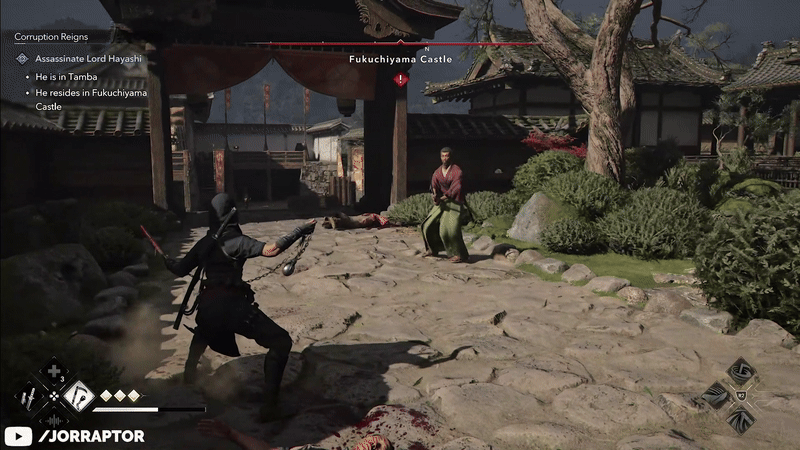
Task: Click the red alert marker under the compass
Action: coord(400,78)
